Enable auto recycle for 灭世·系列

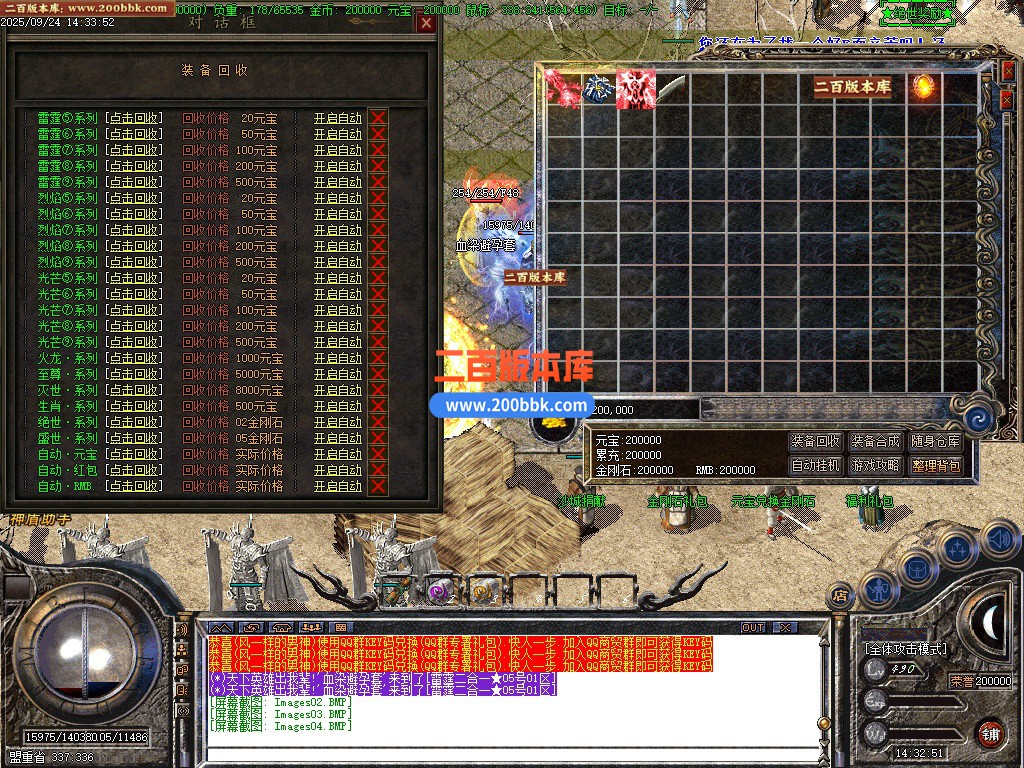pyautogui.click(x=337, y=390)
